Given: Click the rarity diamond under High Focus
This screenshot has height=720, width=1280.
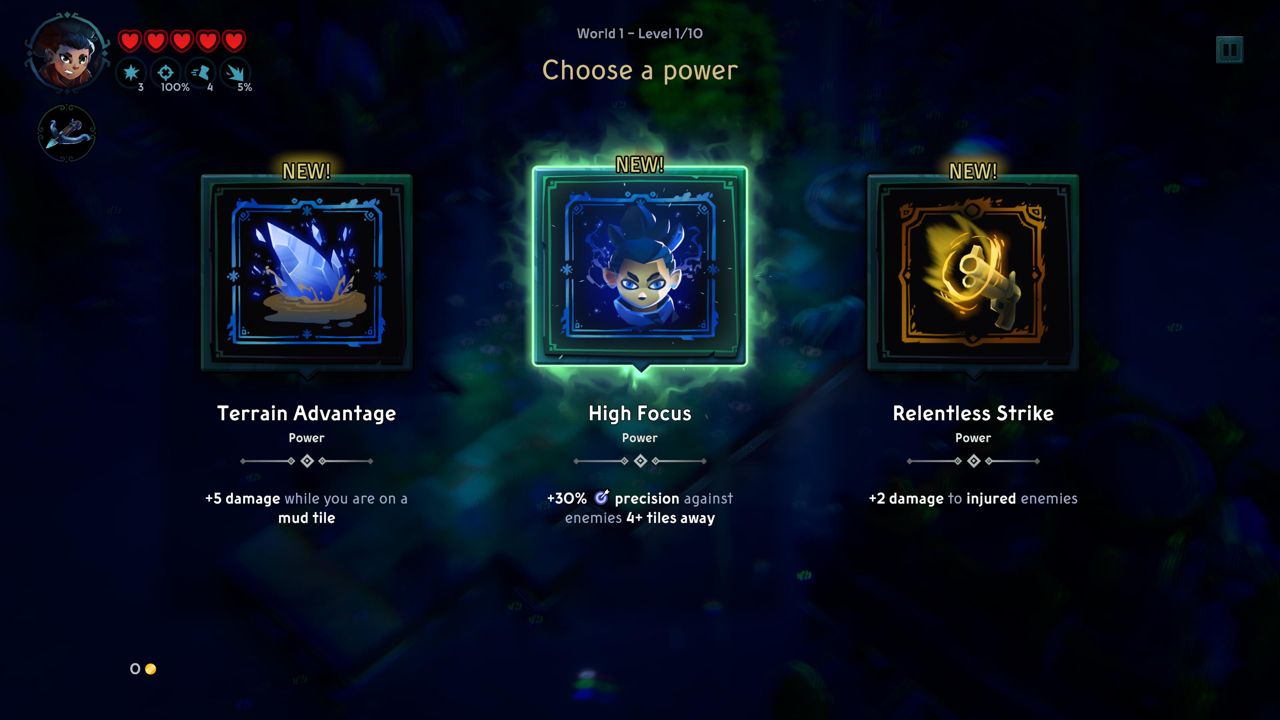Looking at the screenshot, I should pyautogui.click(x=639, y=460).
